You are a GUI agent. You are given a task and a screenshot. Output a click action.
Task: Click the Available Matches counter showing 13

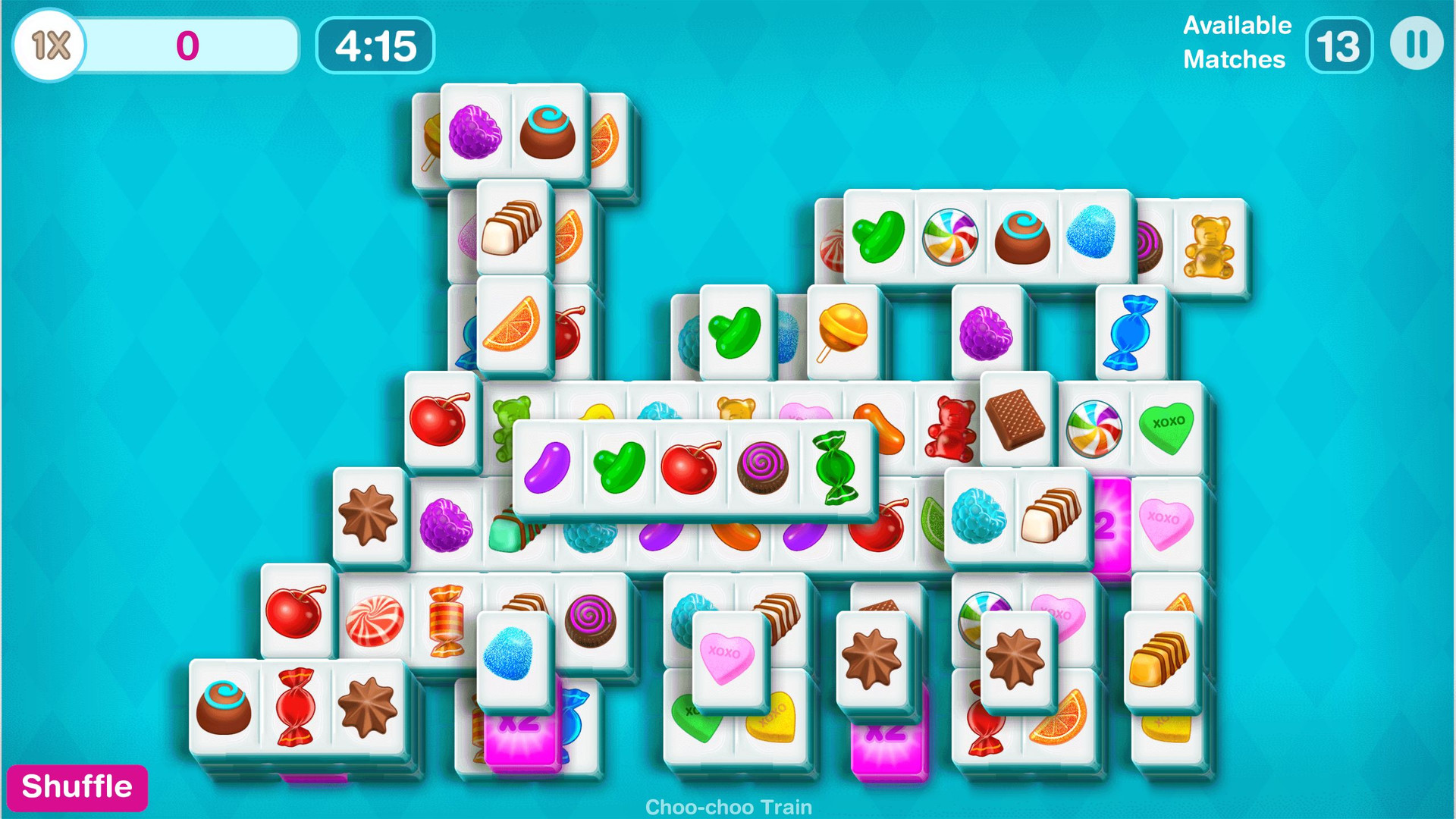tap(1338, 45)
